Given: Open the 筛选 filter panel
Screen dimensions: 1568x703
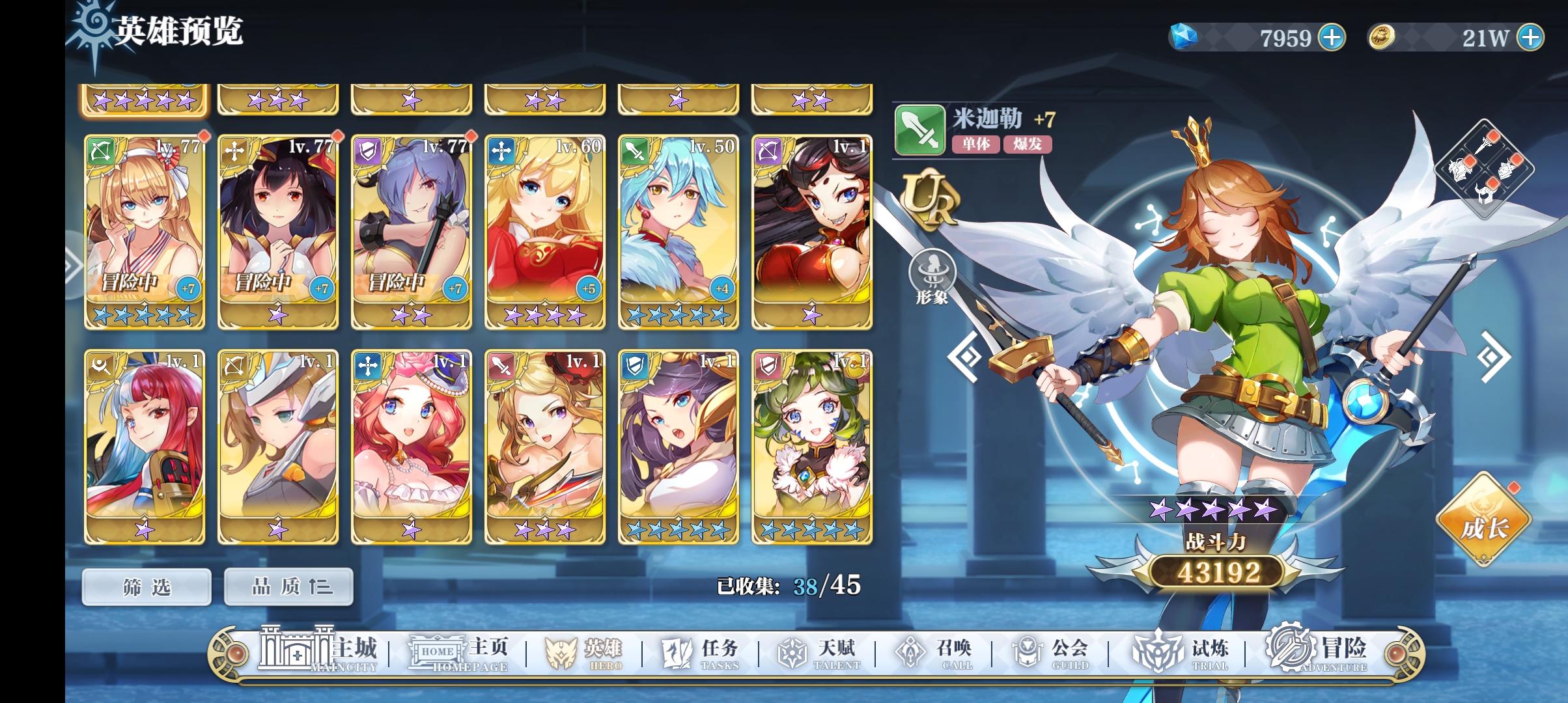Looking at the screenshot, I should 147,585.
